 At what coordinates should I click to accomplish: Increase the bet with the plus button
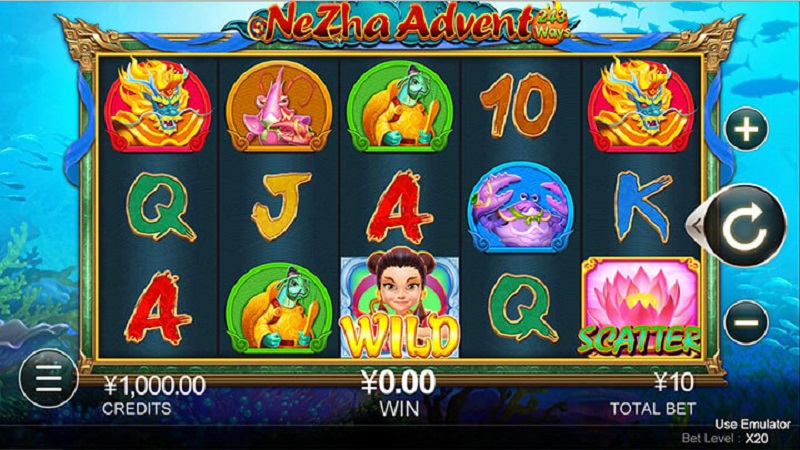click(x=746, y=128)
